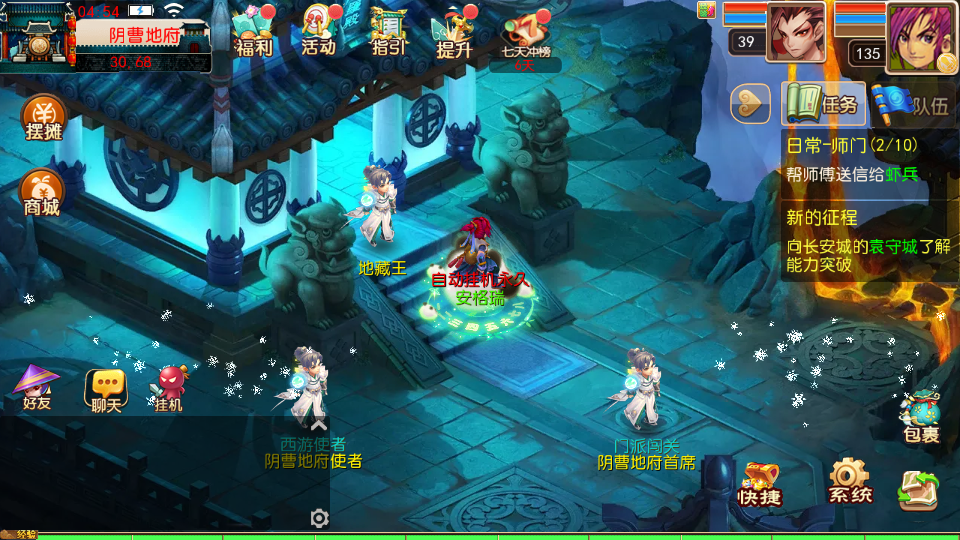Activate the 挂机 auto-battle icon
960x540 pixels.
pos(170,390)
